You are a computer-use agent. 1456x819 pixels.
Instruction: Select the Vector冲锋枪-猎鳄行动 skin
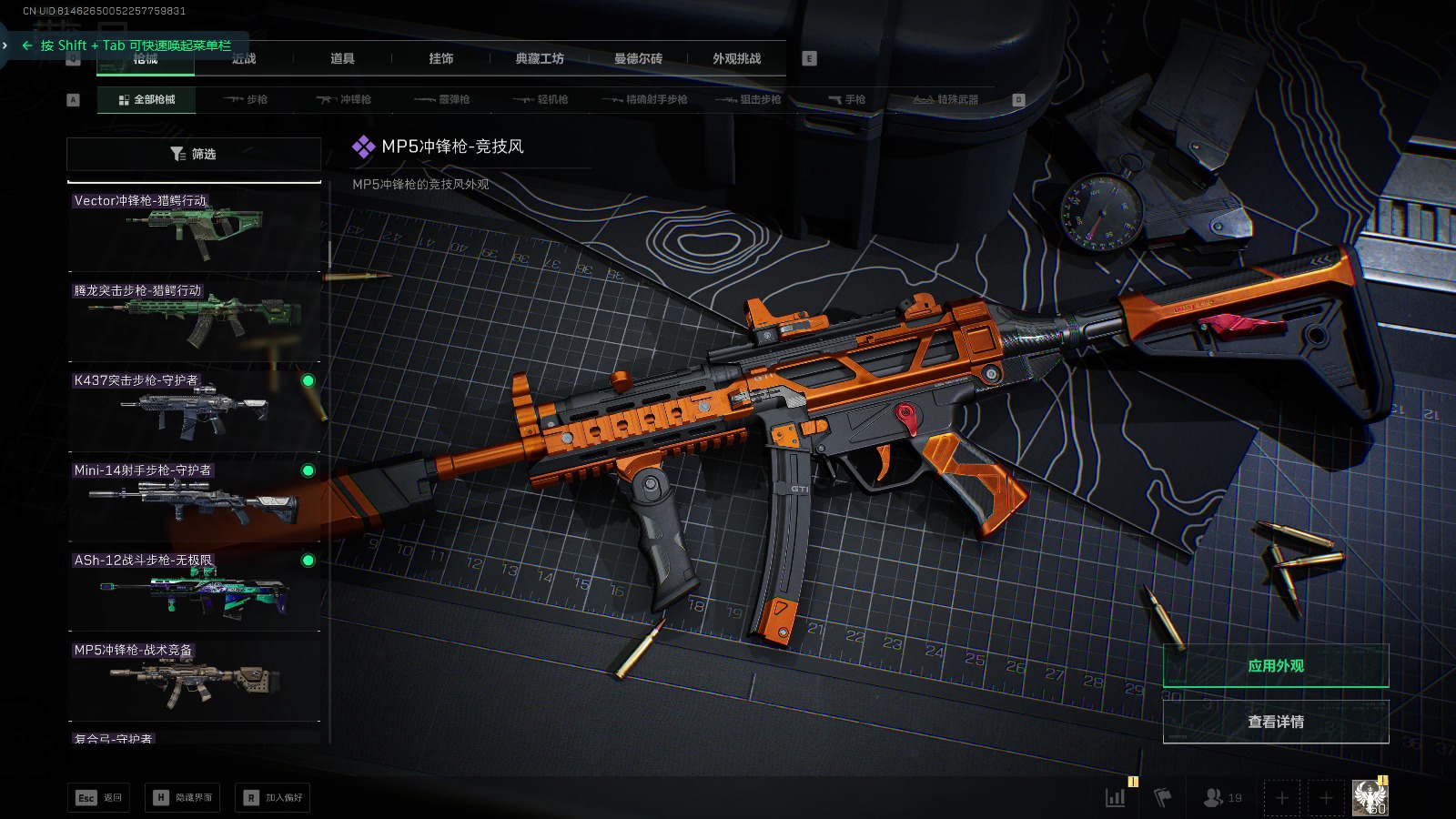(x=195, y=229)
